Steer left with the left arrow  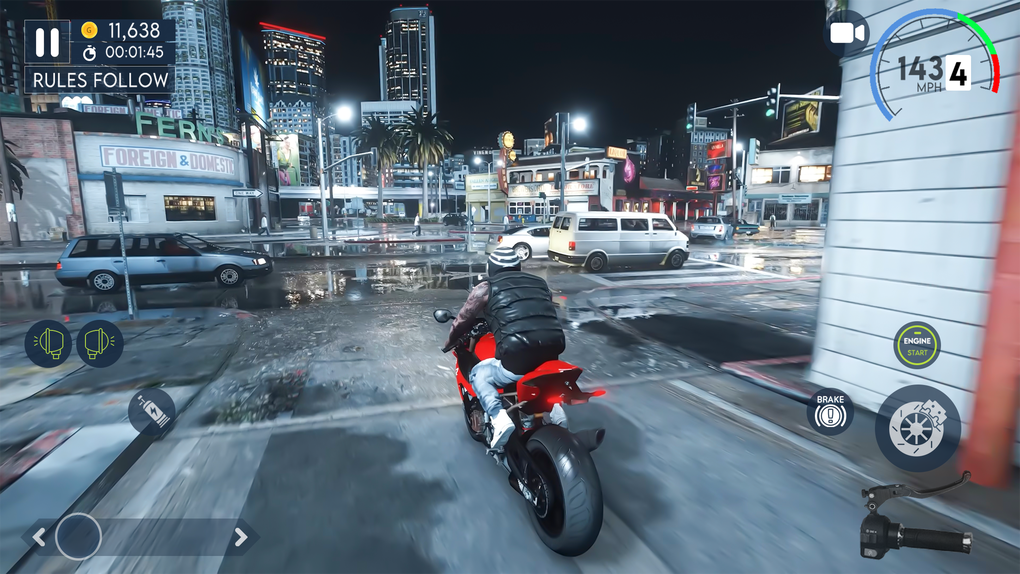click(38, 537)
